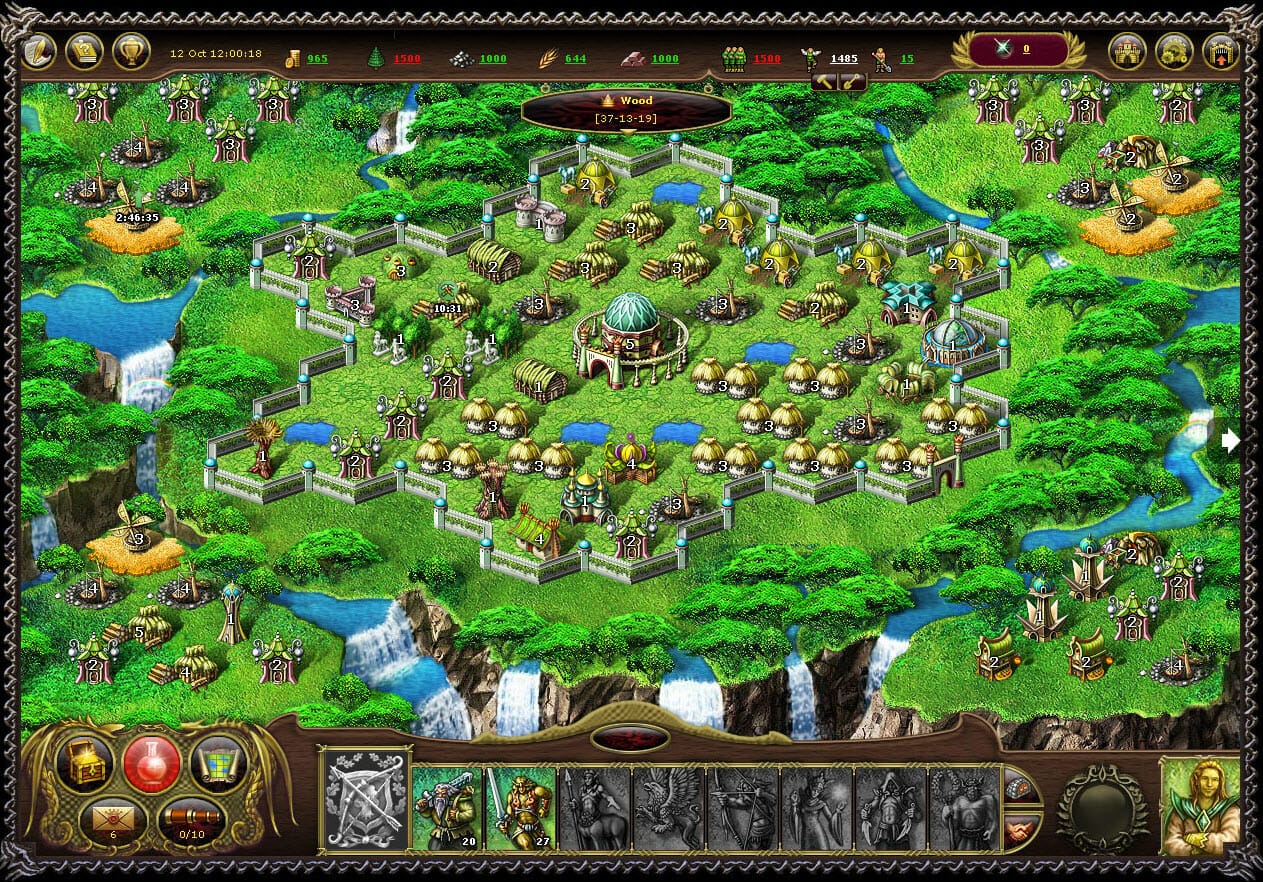Open the treasure chest button
The height and width of the screenshot is (882, 1263).
pos(86,763)
